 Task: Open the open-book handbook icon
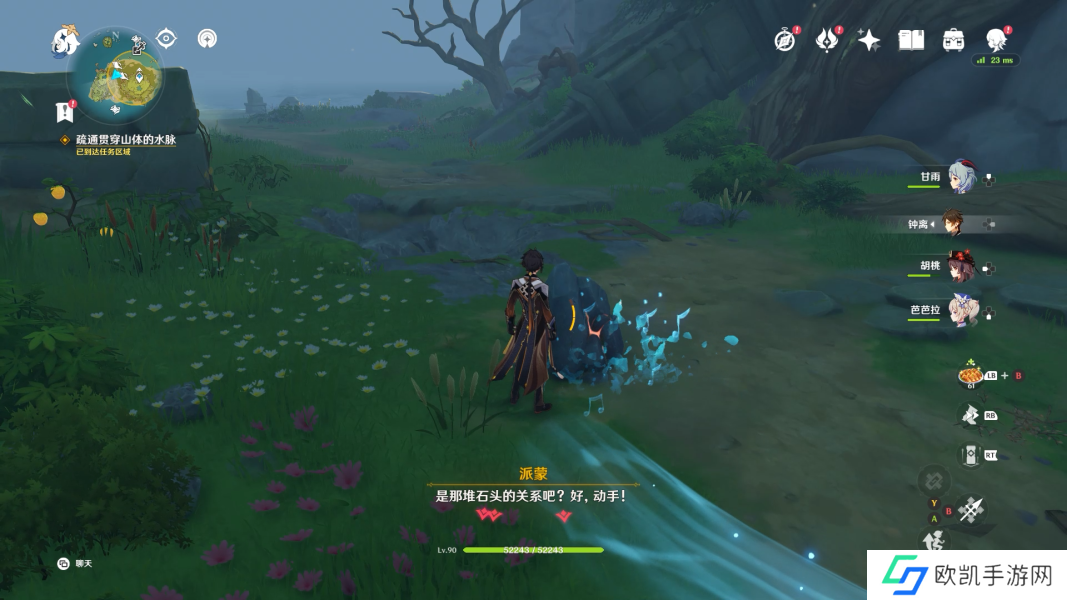pos(910,40)
